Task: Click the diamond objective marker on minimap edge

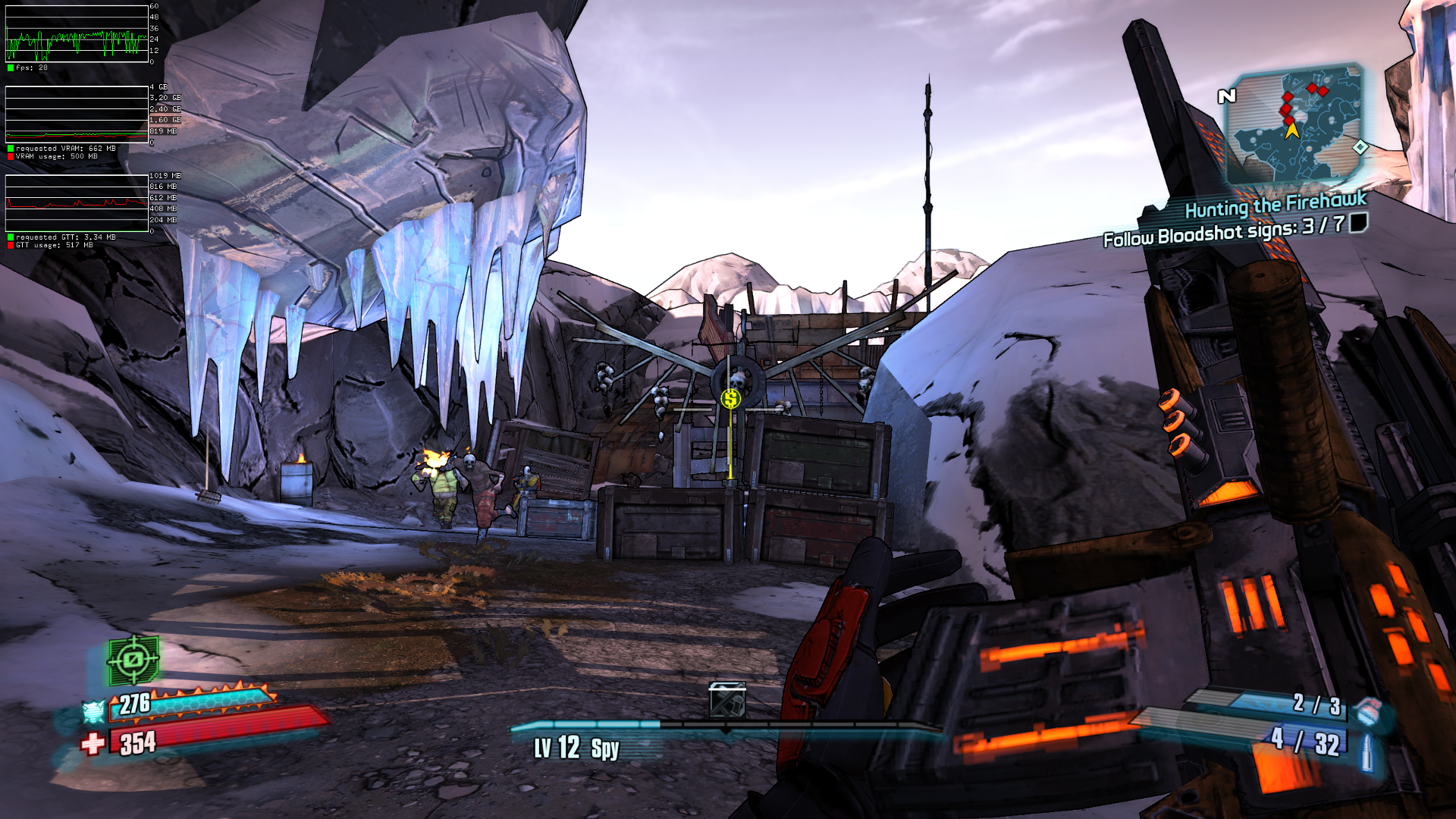Action: pos(1360,147)
